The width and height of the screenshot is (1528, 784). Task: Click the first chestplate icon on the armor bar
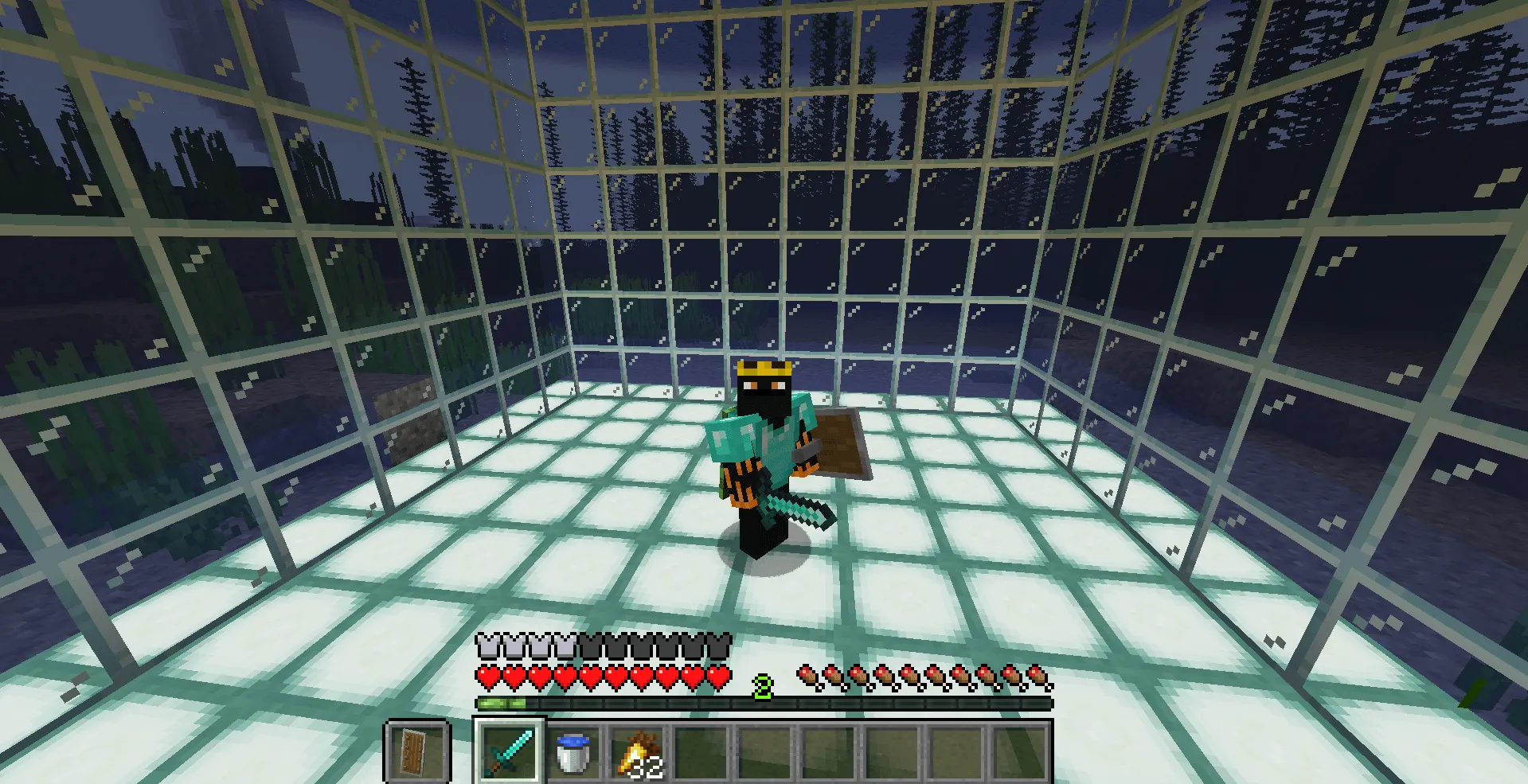[487, 646]
